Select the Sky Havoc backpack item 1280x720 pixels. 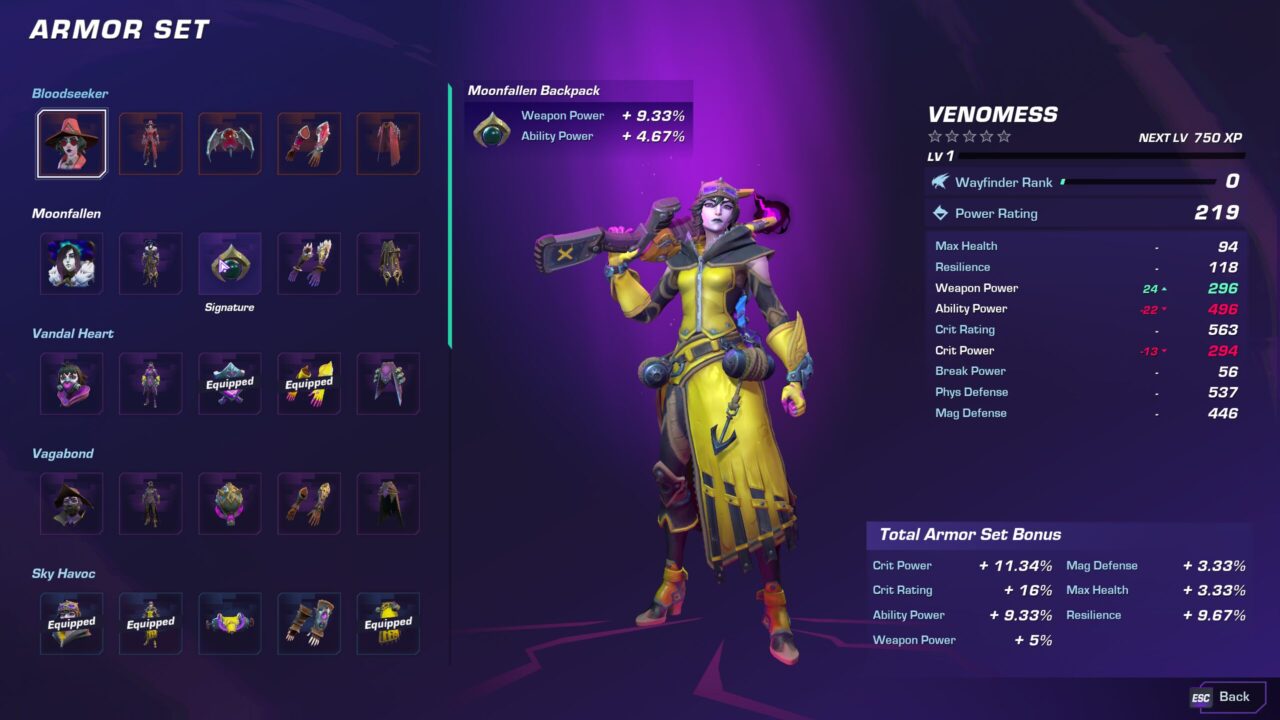pos(229,623)
